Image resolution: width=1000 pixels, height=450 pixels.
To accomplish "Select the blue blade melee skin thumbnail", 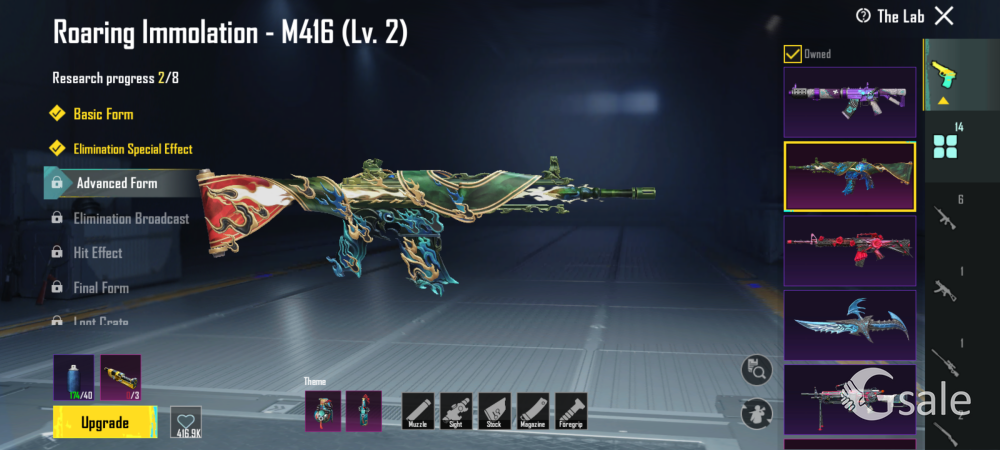I will pyautogui.click(x=850, y=324).
